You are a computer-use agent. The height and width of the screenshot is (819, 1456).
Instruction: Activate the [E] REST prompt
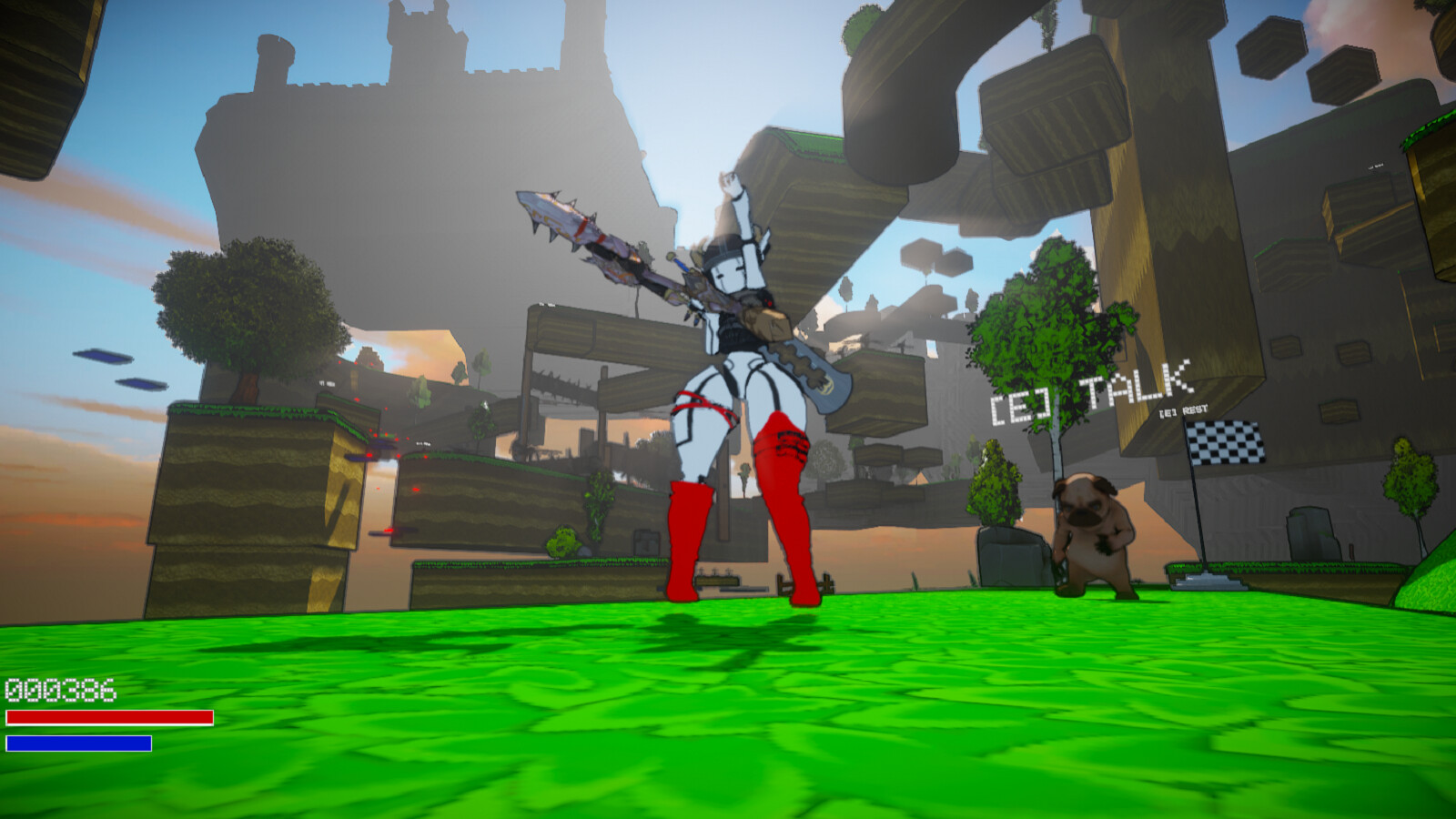(1184, 412)
